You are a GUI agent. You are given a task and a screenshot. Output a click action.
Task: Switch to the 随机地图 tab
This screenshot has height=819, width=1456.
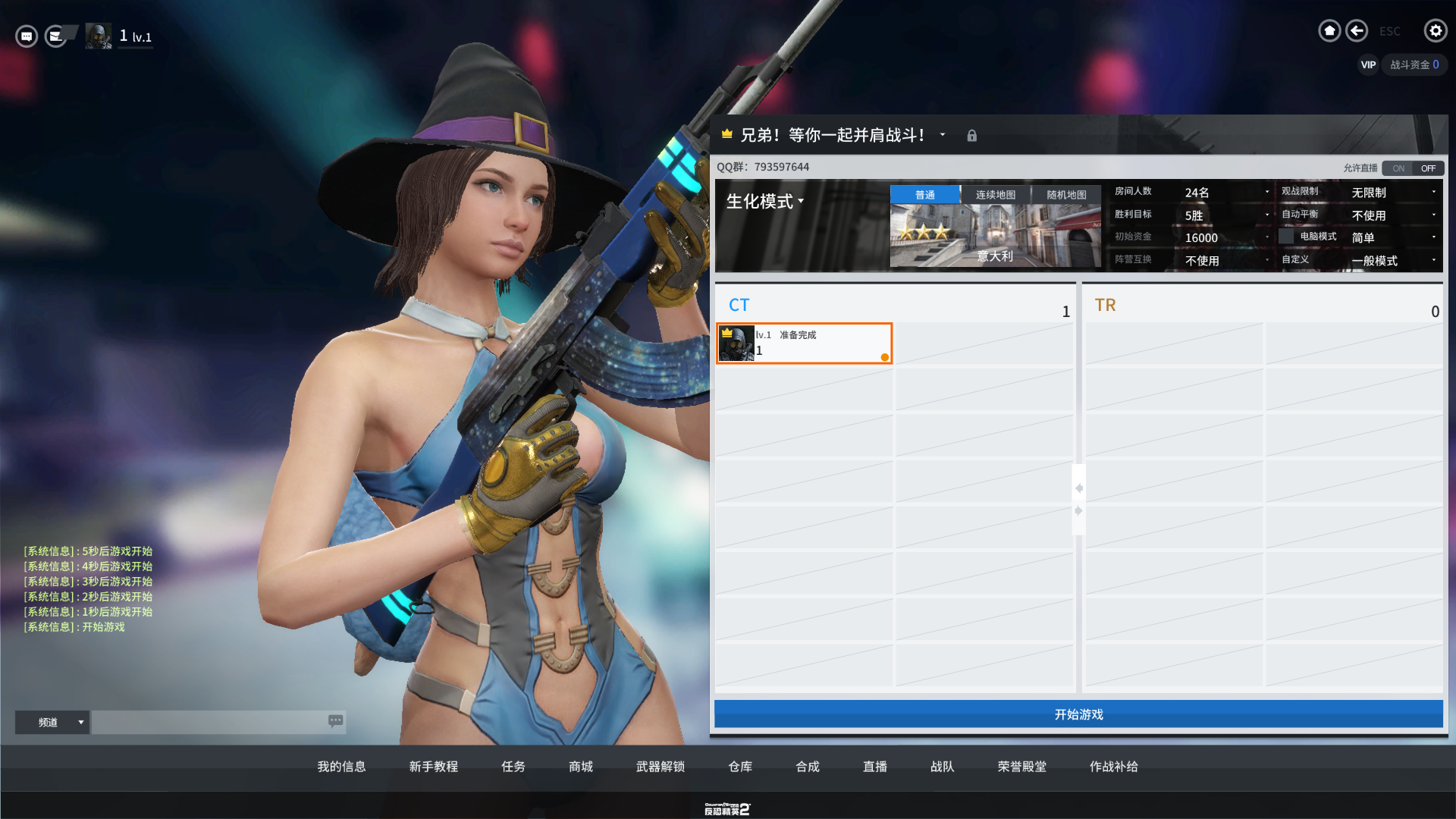(x=1066, y=195)
